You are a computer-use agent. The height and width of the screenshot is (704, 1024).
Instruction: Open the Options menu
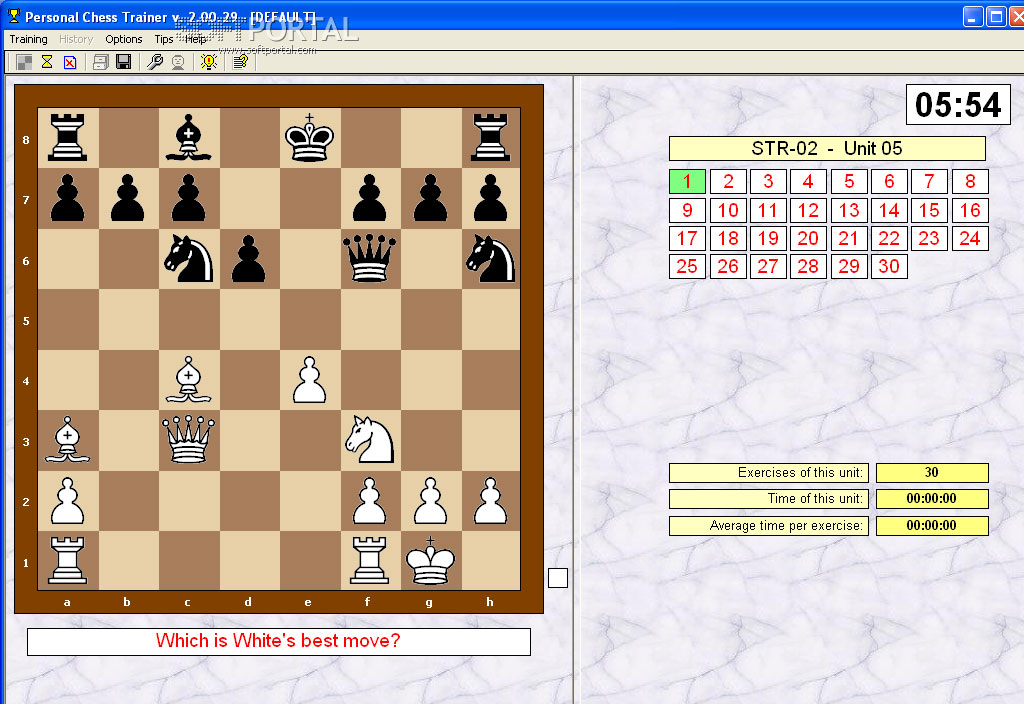tap(124, 39)
